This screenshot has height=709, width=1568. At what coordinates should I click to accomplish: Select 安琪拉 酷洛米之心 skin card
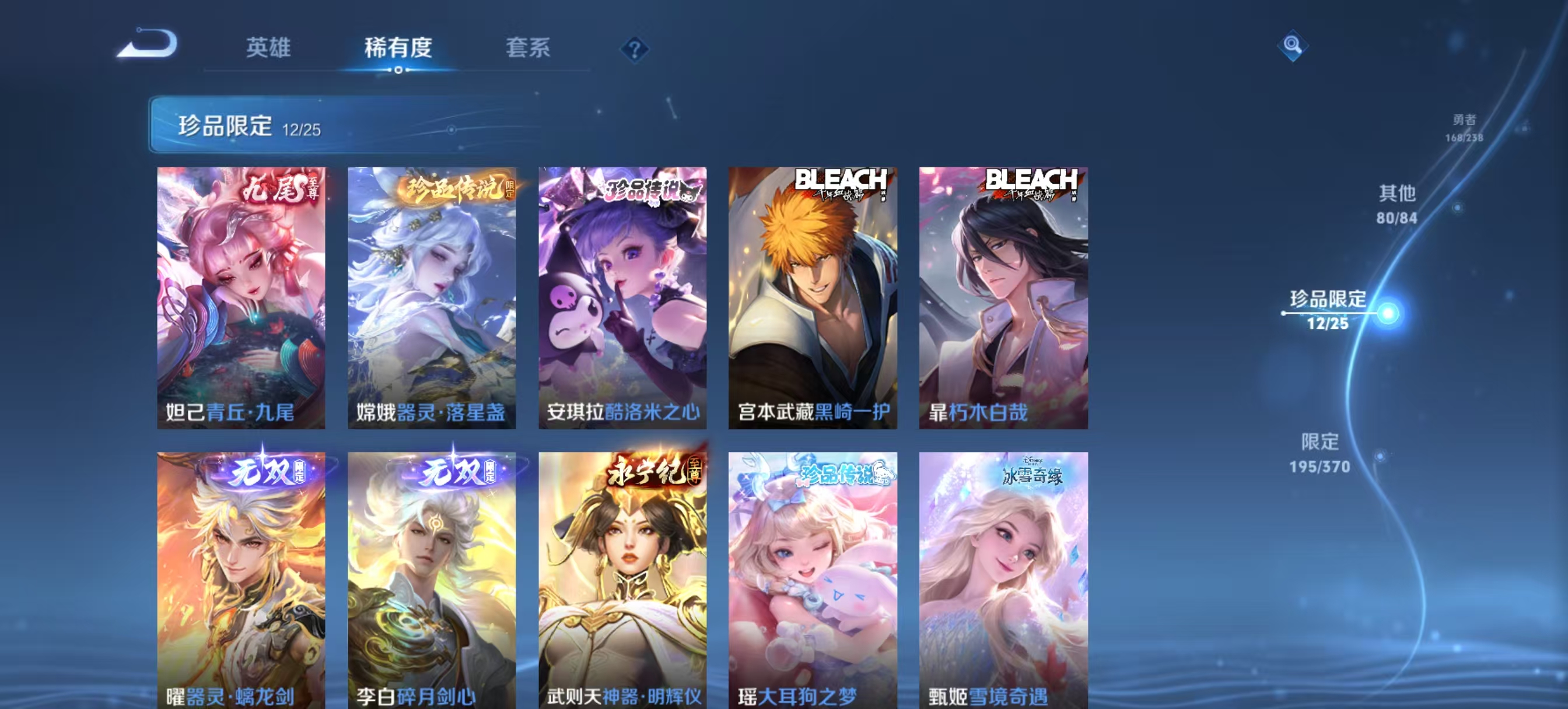[x=622, y=297]
